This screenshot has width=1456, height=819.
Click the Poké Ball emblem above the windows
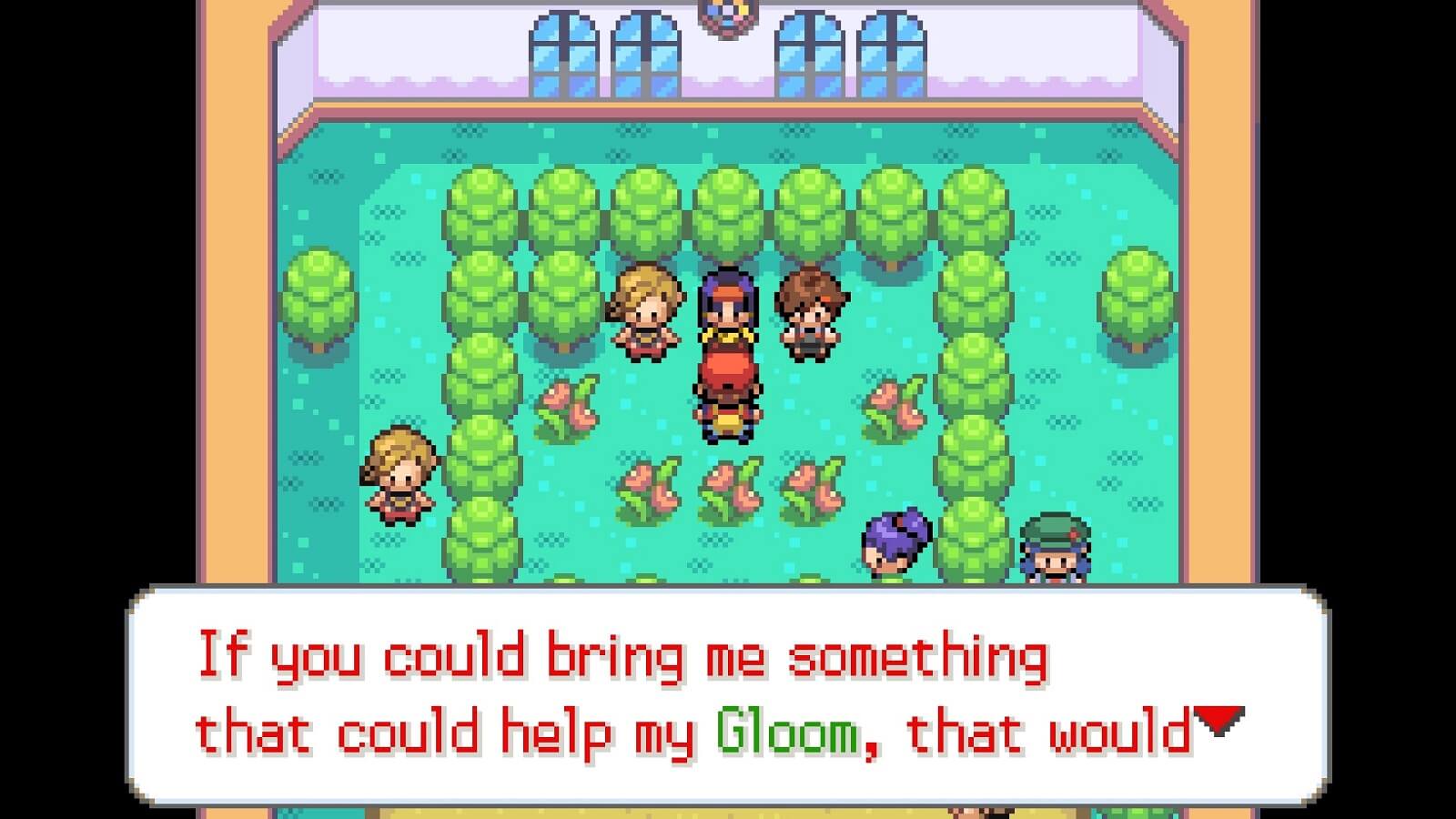point(727,14)
